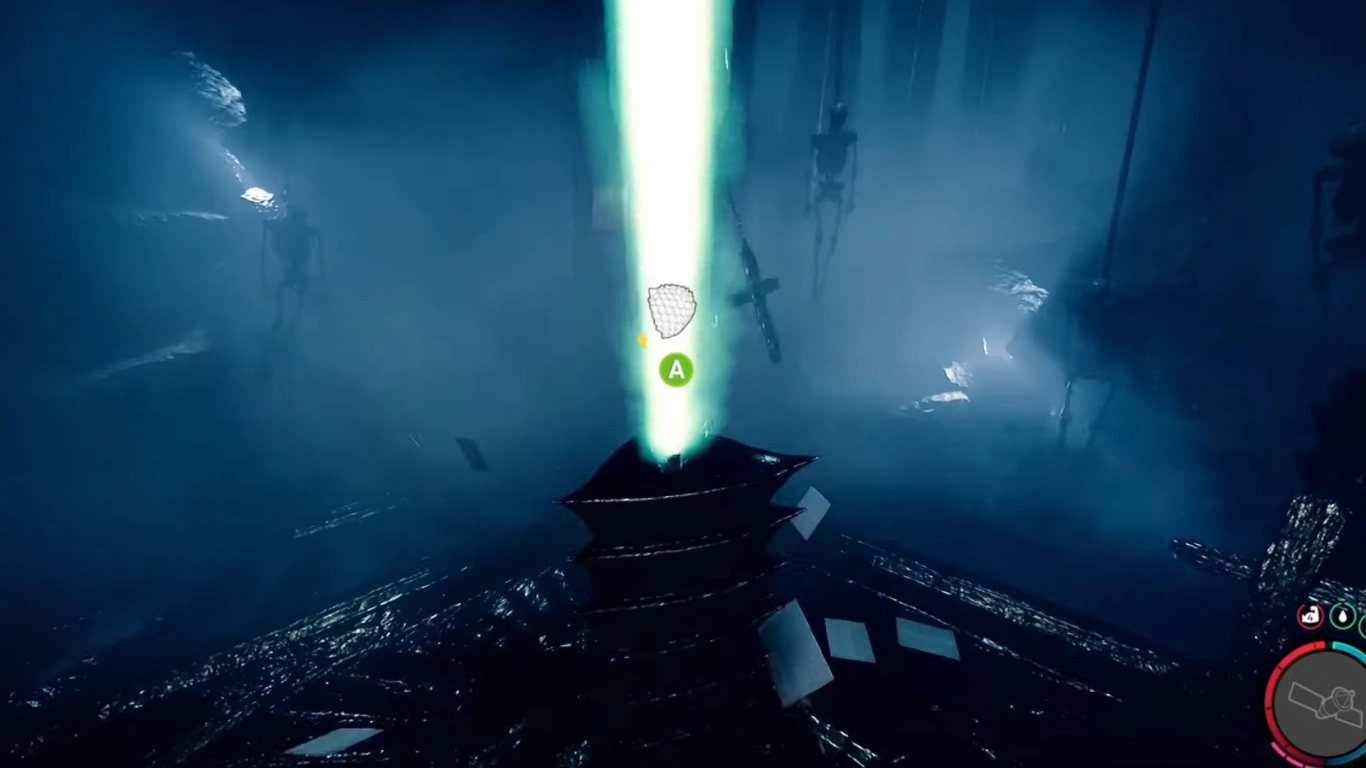Click the honeycomb item pickup icon
This screenshot has height=768, width=1366.
670,308
